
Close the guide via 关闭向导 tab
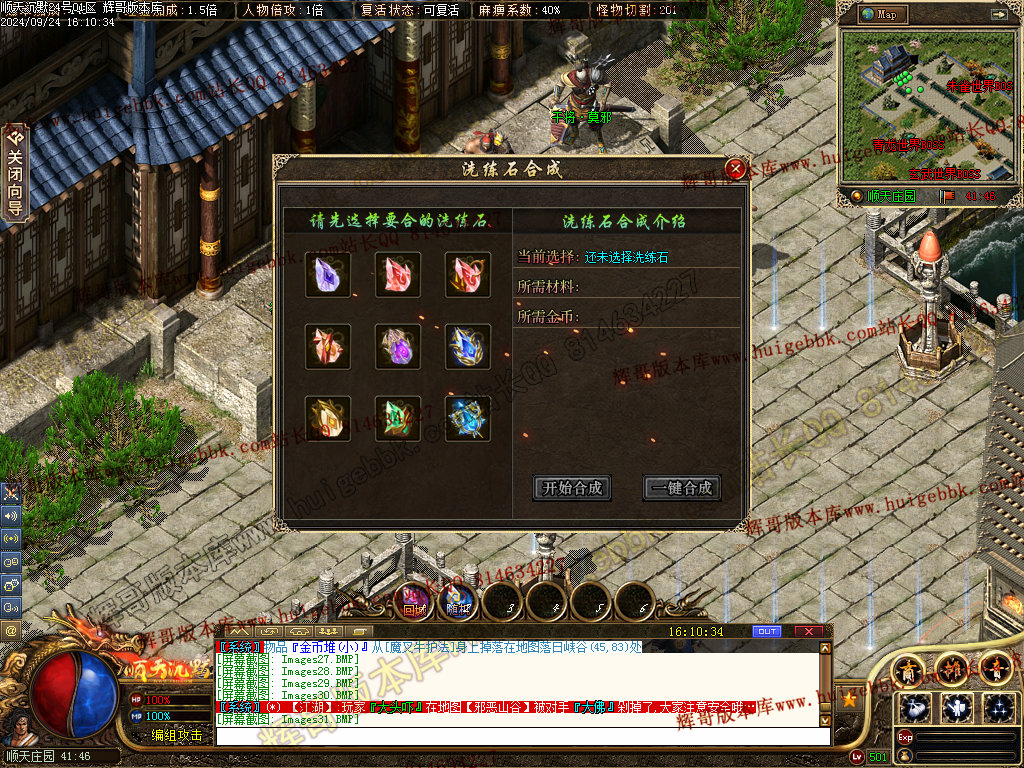14,172
